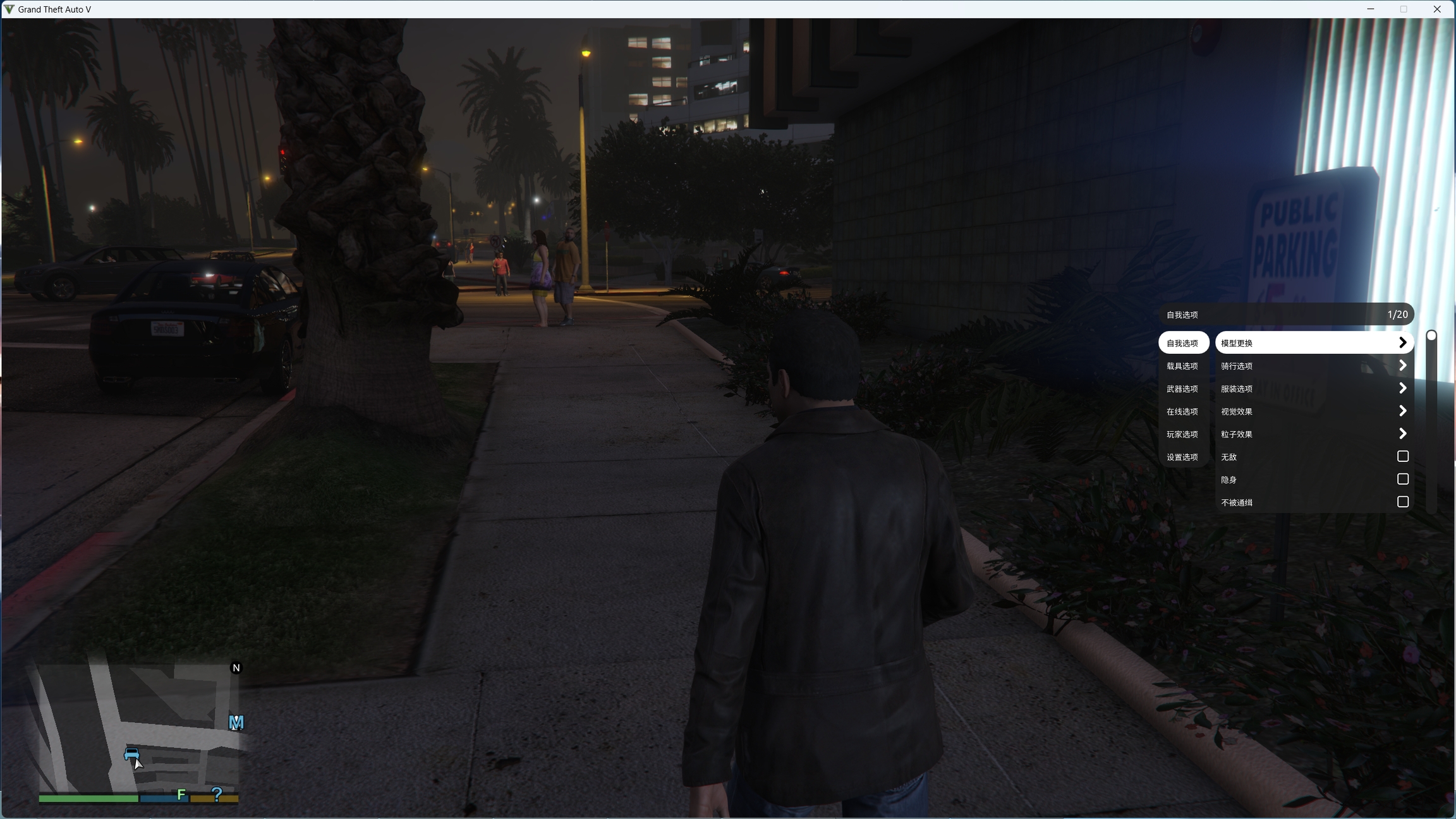Viewport: 1456px width, 819px height.
Task: Switch to the 载具选项 category
Action: pos(1182,366)
